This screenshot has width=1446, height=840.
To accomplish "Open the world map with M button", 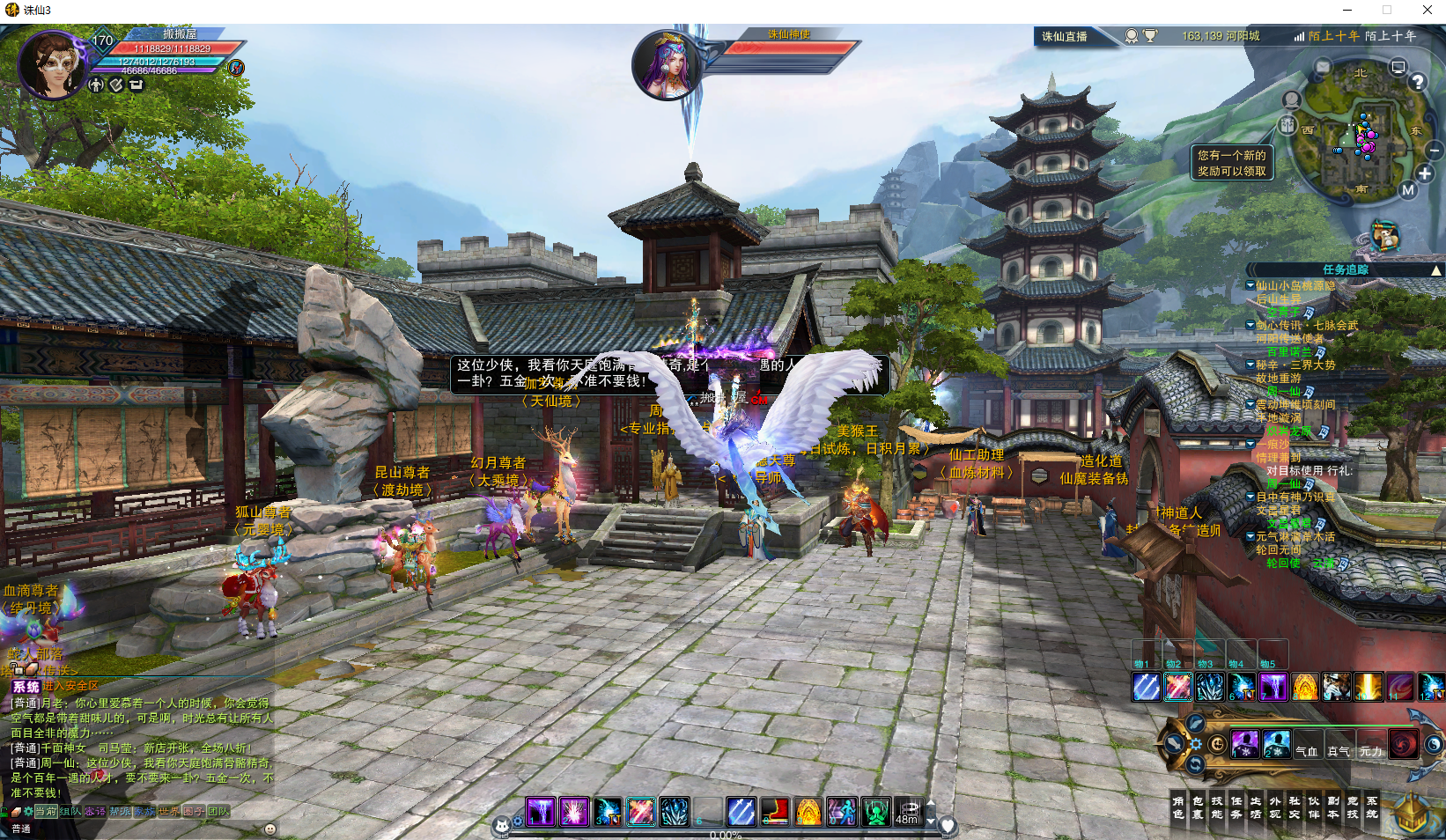I will 1408,189.
